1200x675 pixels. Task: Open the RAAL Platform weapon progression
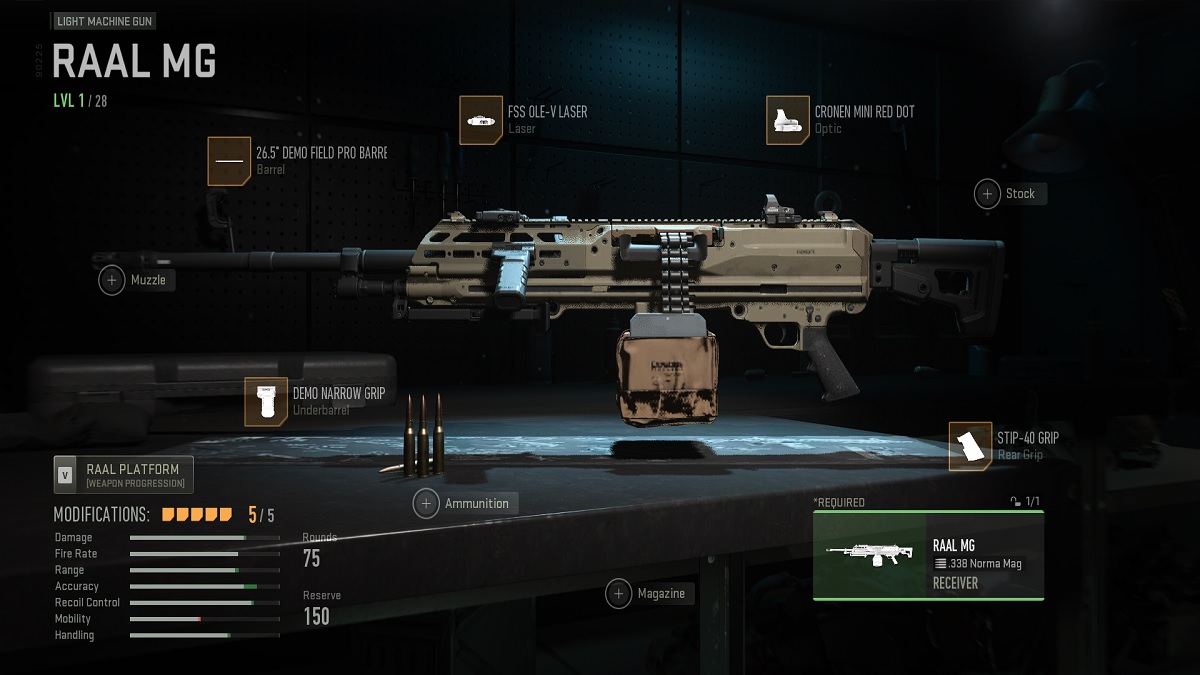124,475
